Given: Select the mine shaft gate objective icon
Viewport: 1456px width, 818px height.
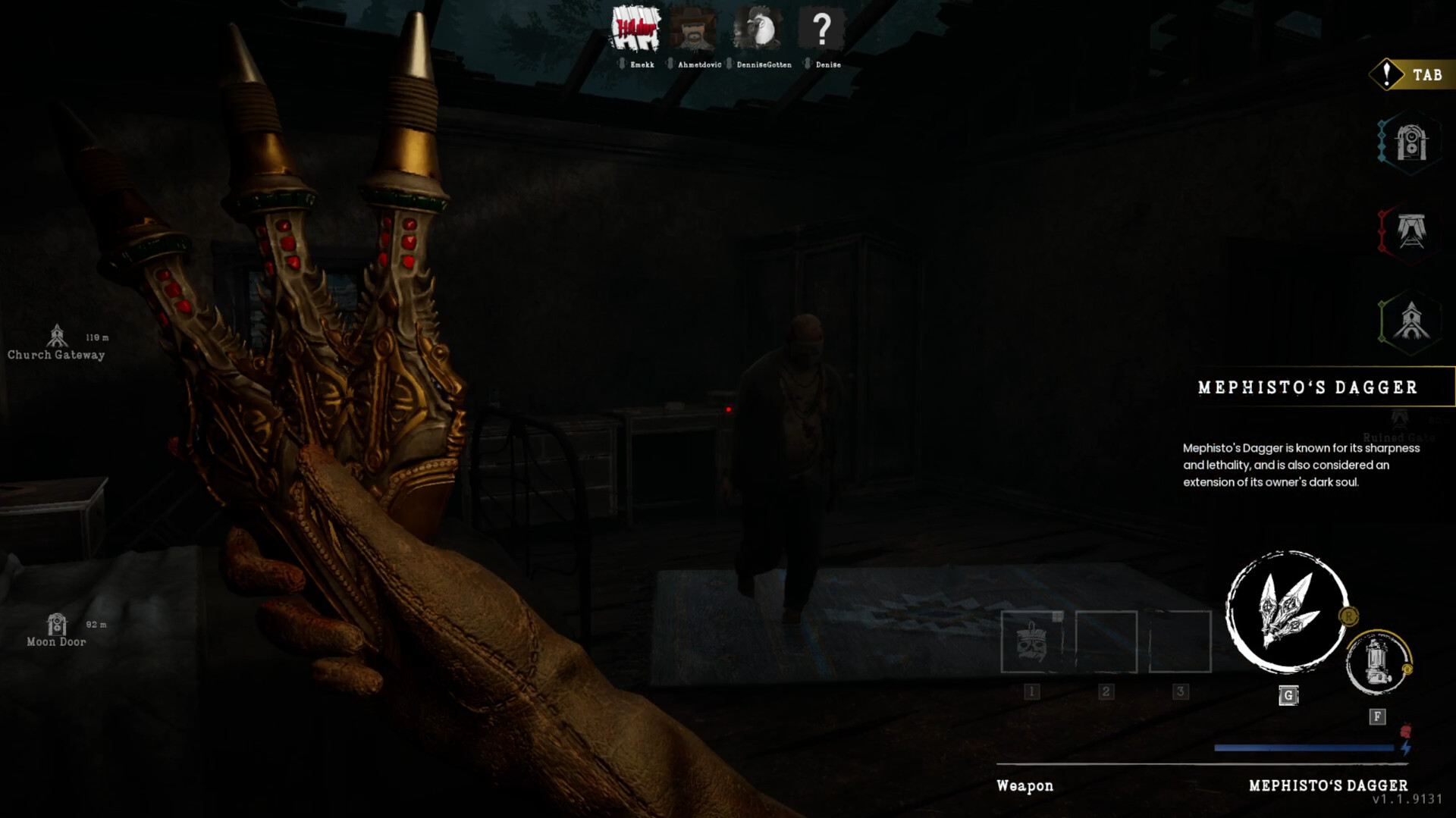Looking at the screenshot, I should (x=1410, y=231).
